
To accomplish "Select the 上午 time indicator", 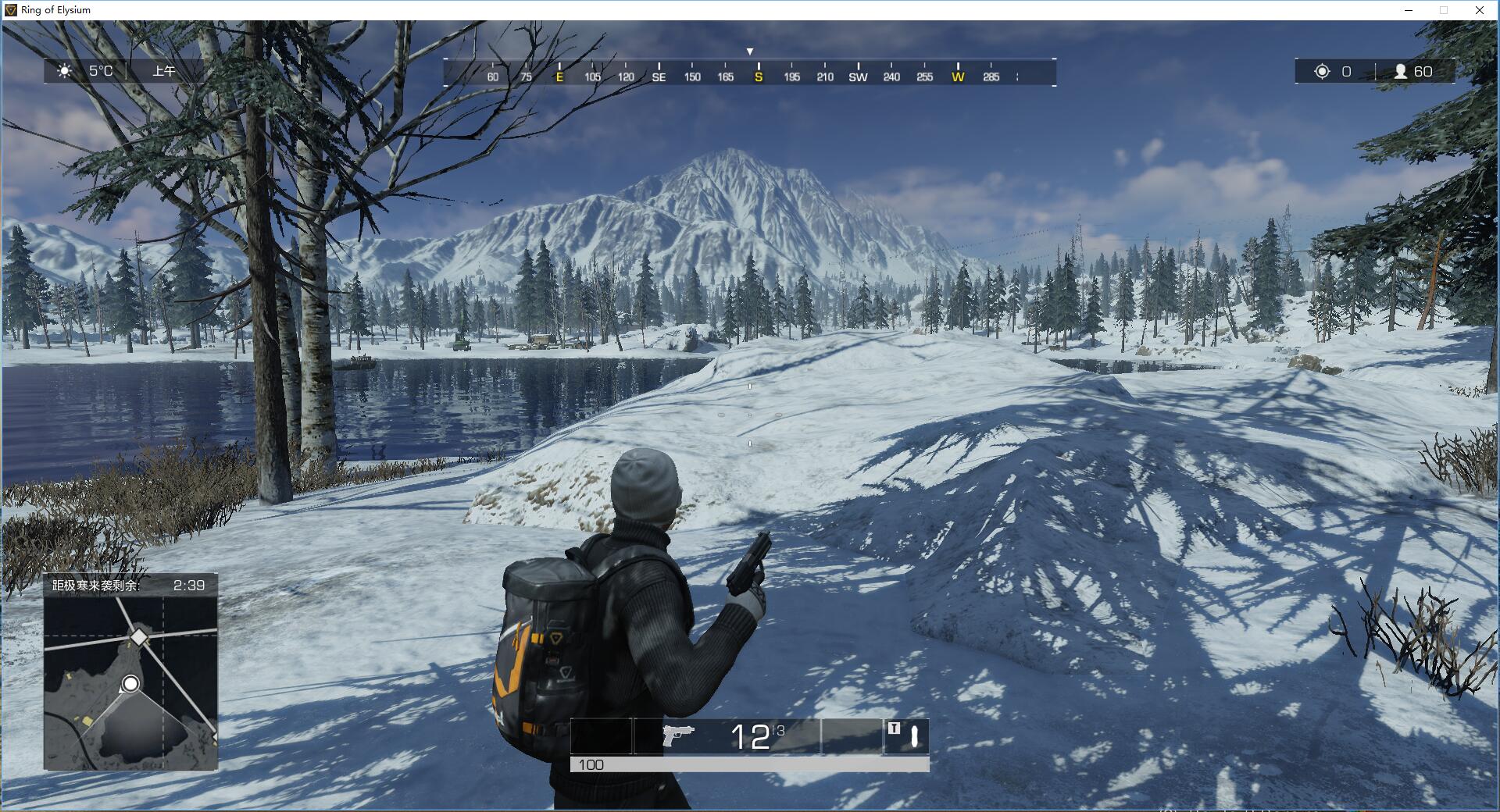I will 164,70.
